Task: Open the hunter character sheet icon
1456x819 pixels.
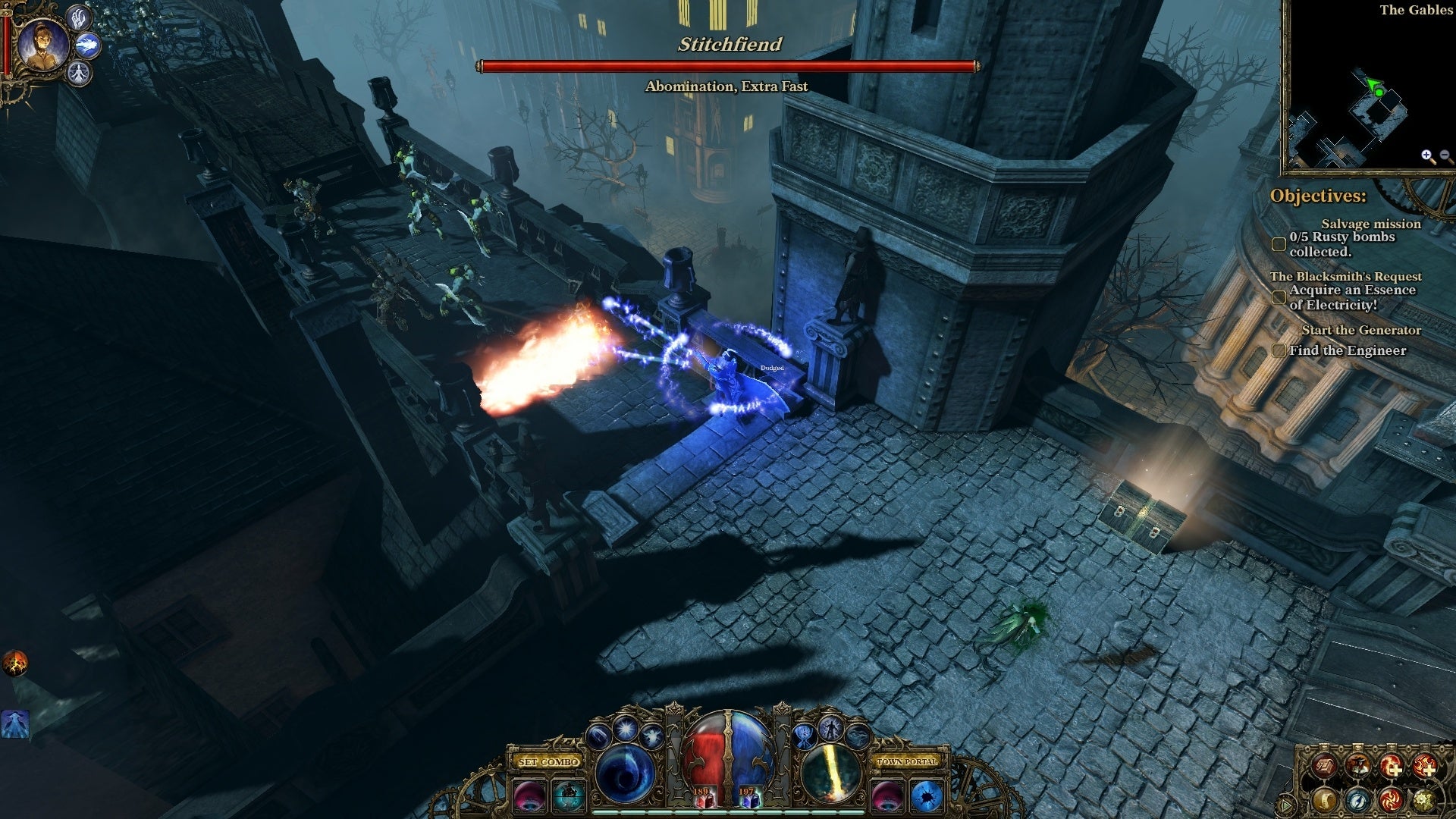Action: point(1357,767)
